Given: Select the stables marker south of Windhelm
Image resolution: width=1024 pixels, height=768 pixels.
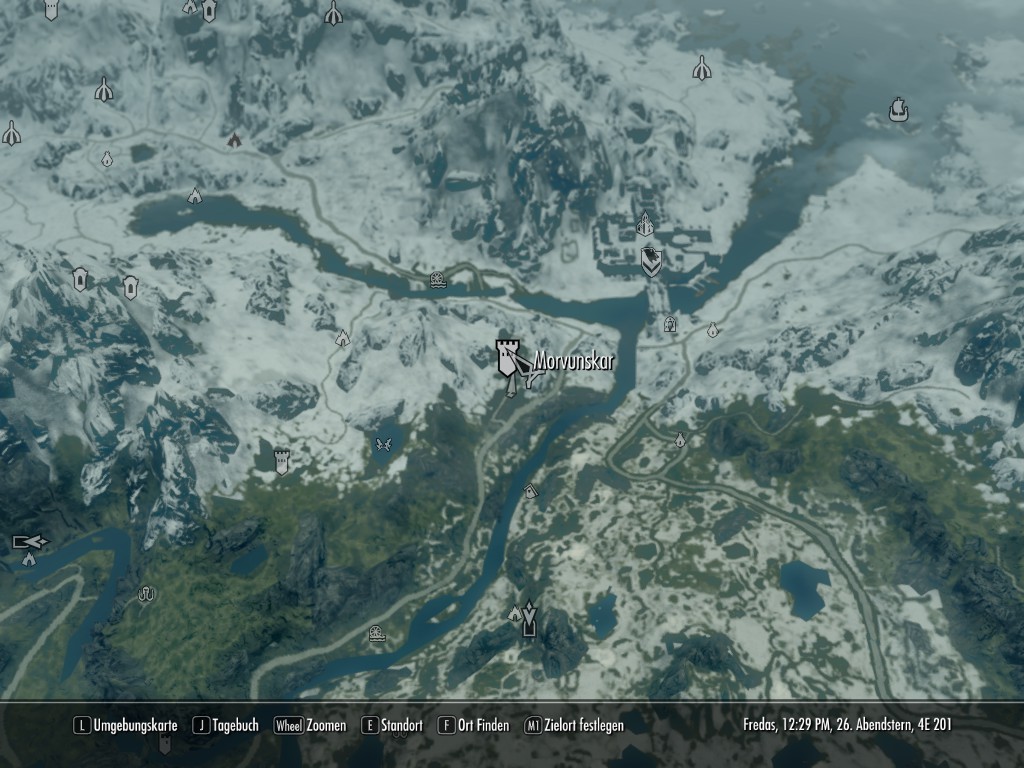Looking at the screenshot, I should (x=671, y=324).
